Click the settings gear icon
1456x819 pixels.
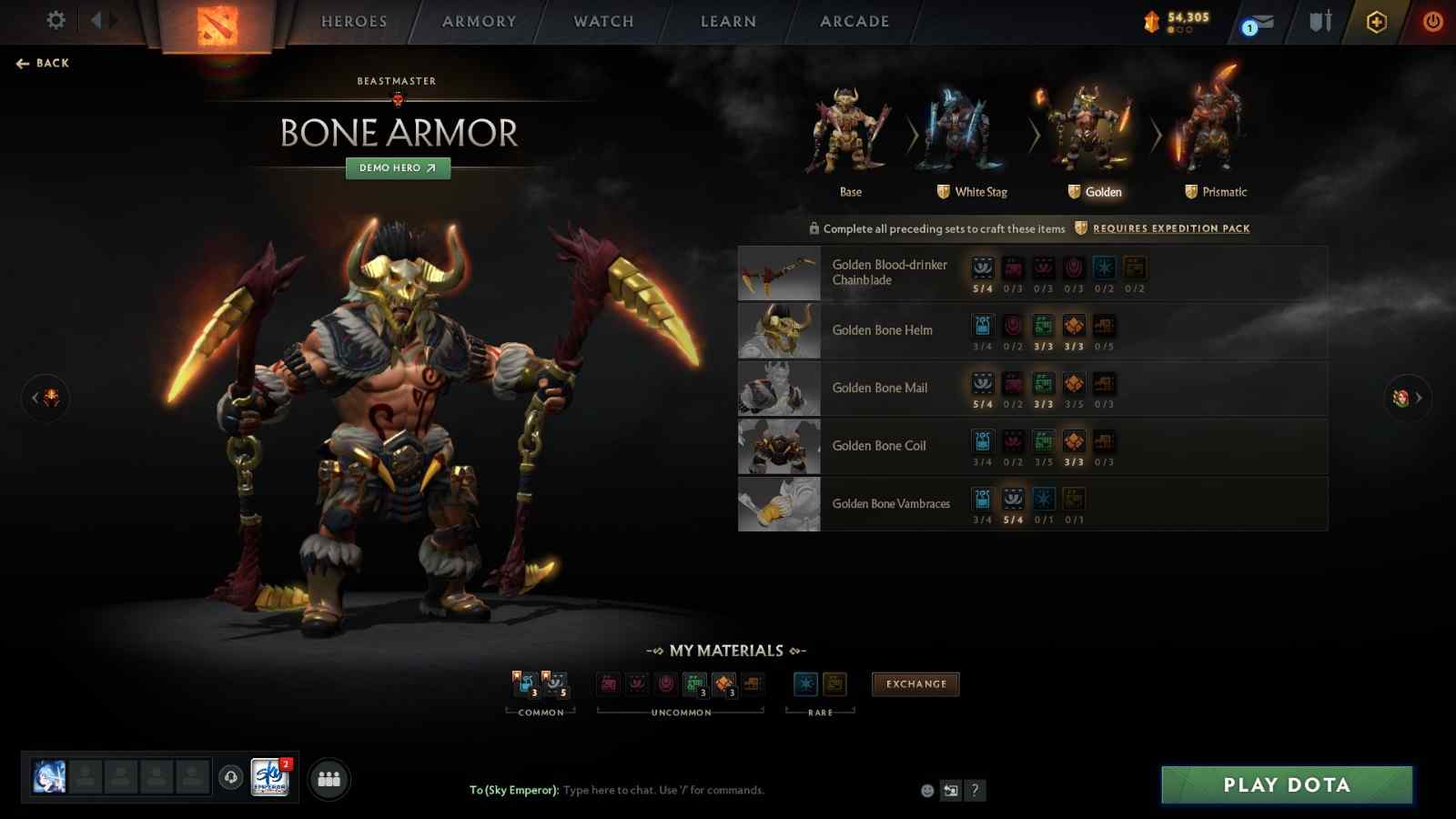click(55, 21)
